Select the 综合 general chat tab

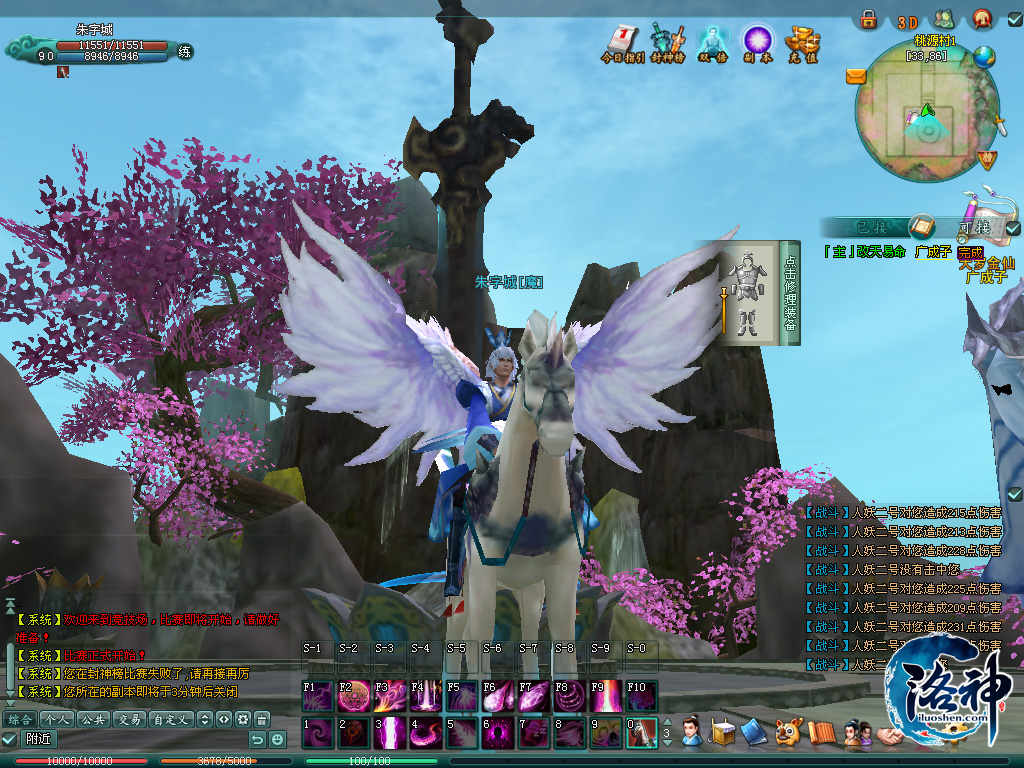[20, 719]
